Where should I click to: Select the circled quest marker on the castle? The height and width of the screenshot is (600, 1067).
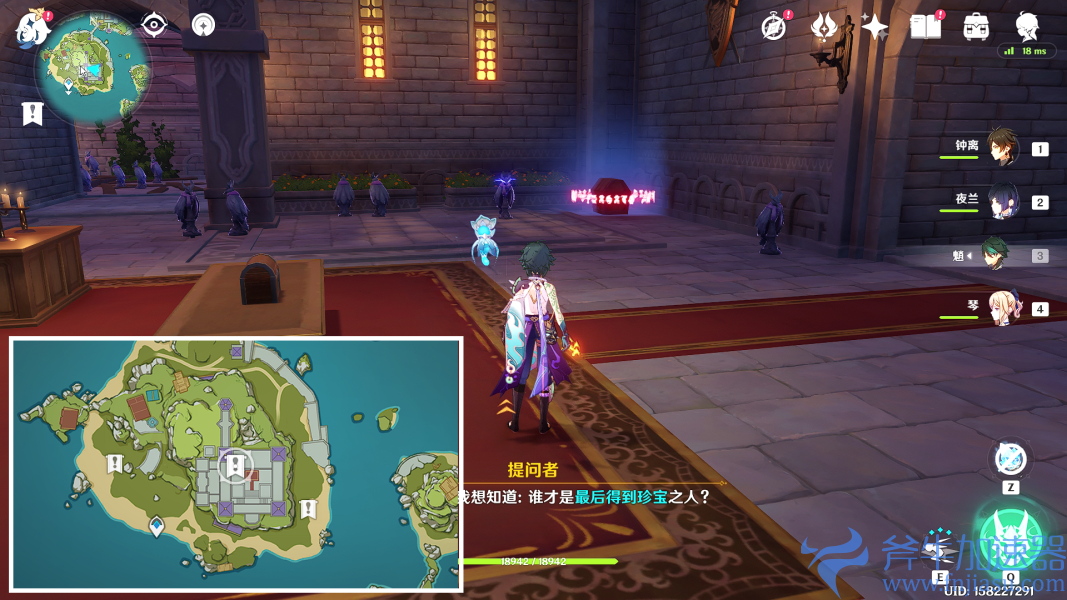tap(235, 465)
